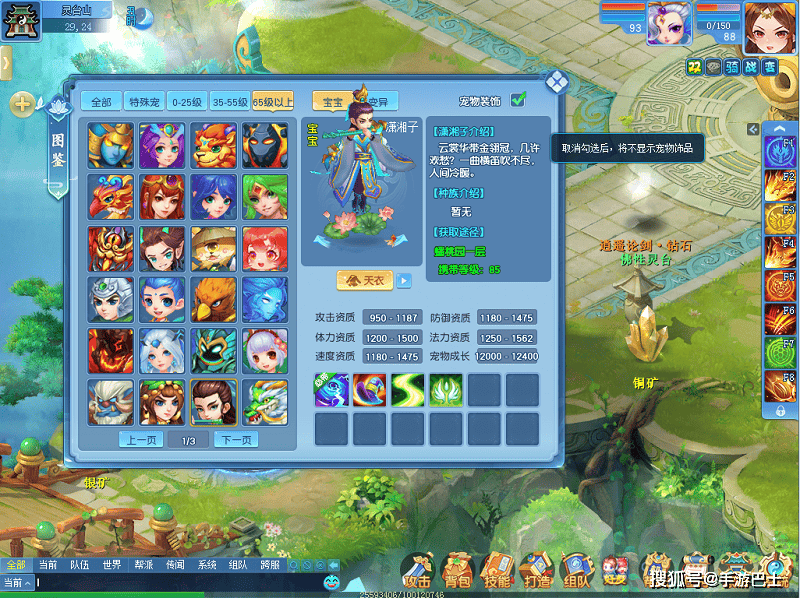Switch chat to the 世界 channel
The image size is (800, 598).
coord(111,565)
